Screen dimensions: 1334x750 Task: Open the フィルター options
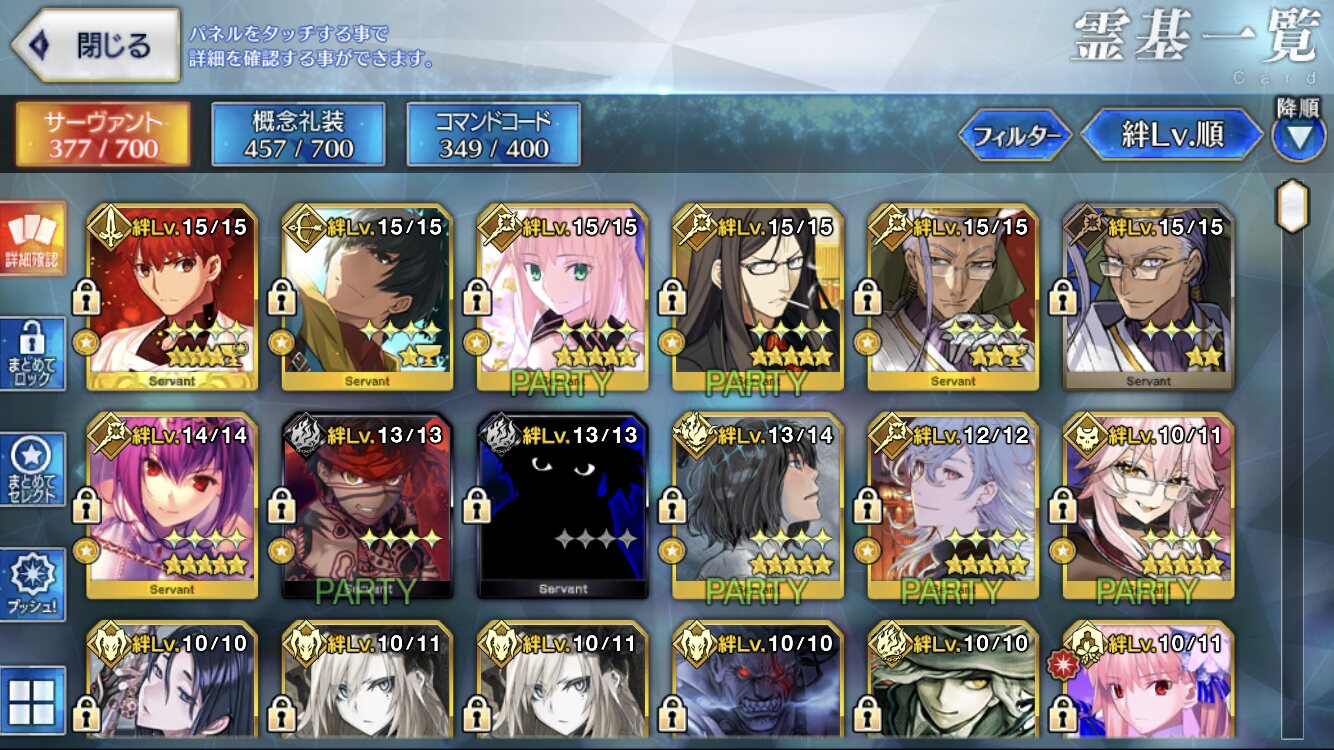(x=1015, y=135)
